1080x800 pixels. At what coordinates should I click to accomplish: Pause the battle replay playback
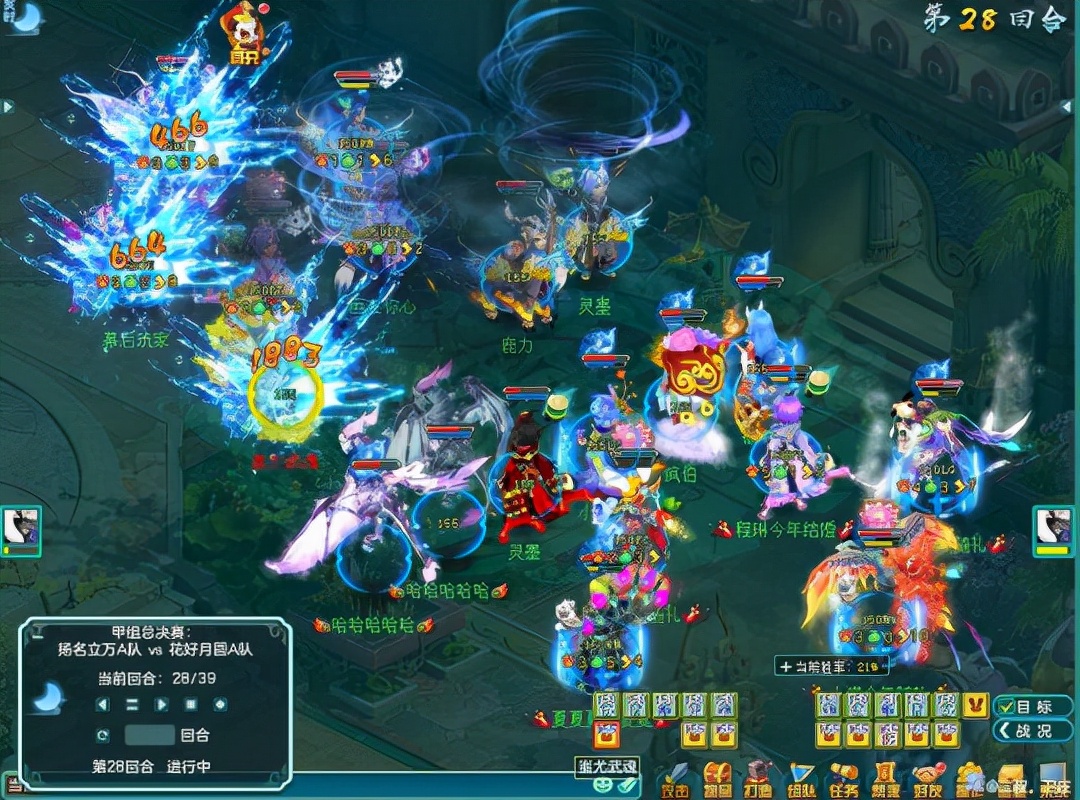[x=131, y=705]
